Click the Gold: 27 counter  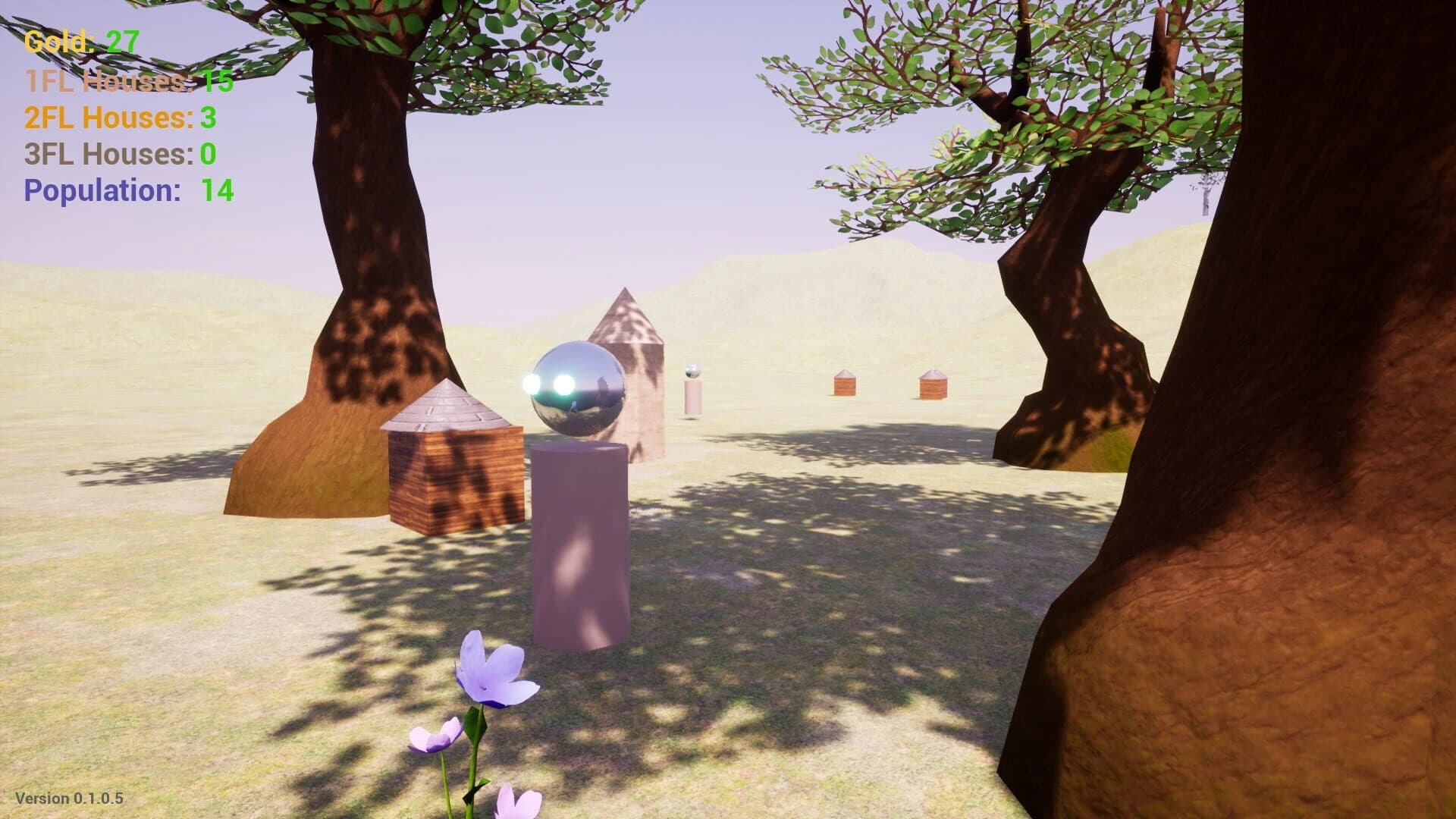(x=80, y=42)
